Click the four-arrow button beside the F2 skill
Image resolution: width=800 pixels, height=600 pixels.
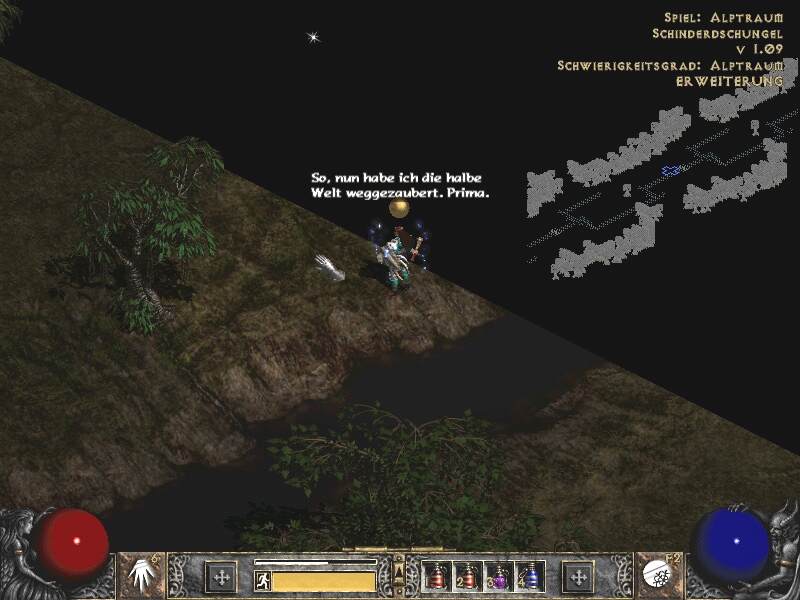point(578,576)
